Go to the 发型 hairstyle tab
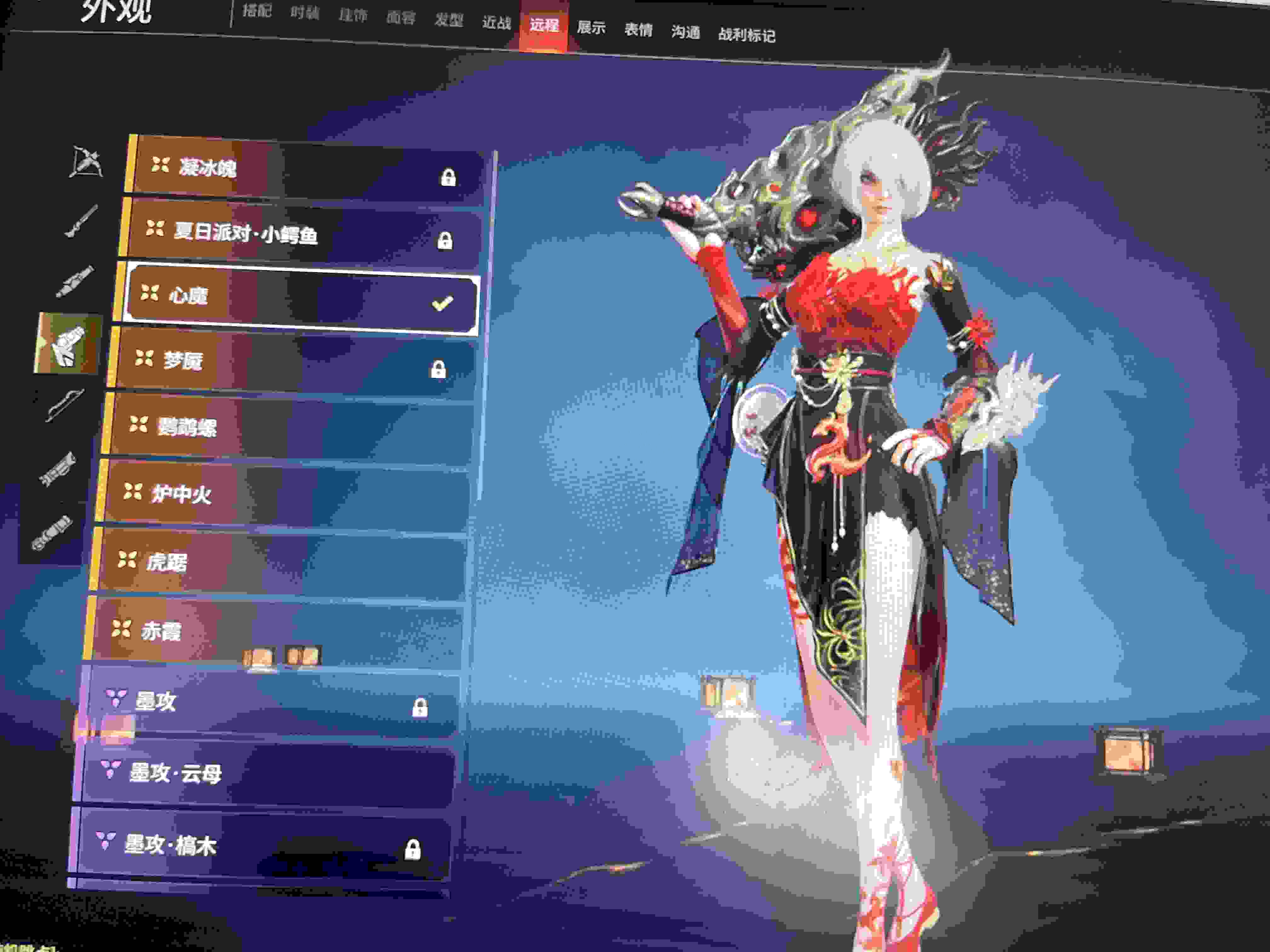The width and height of the screenshot is (1270, 952). tap(449, 20)
